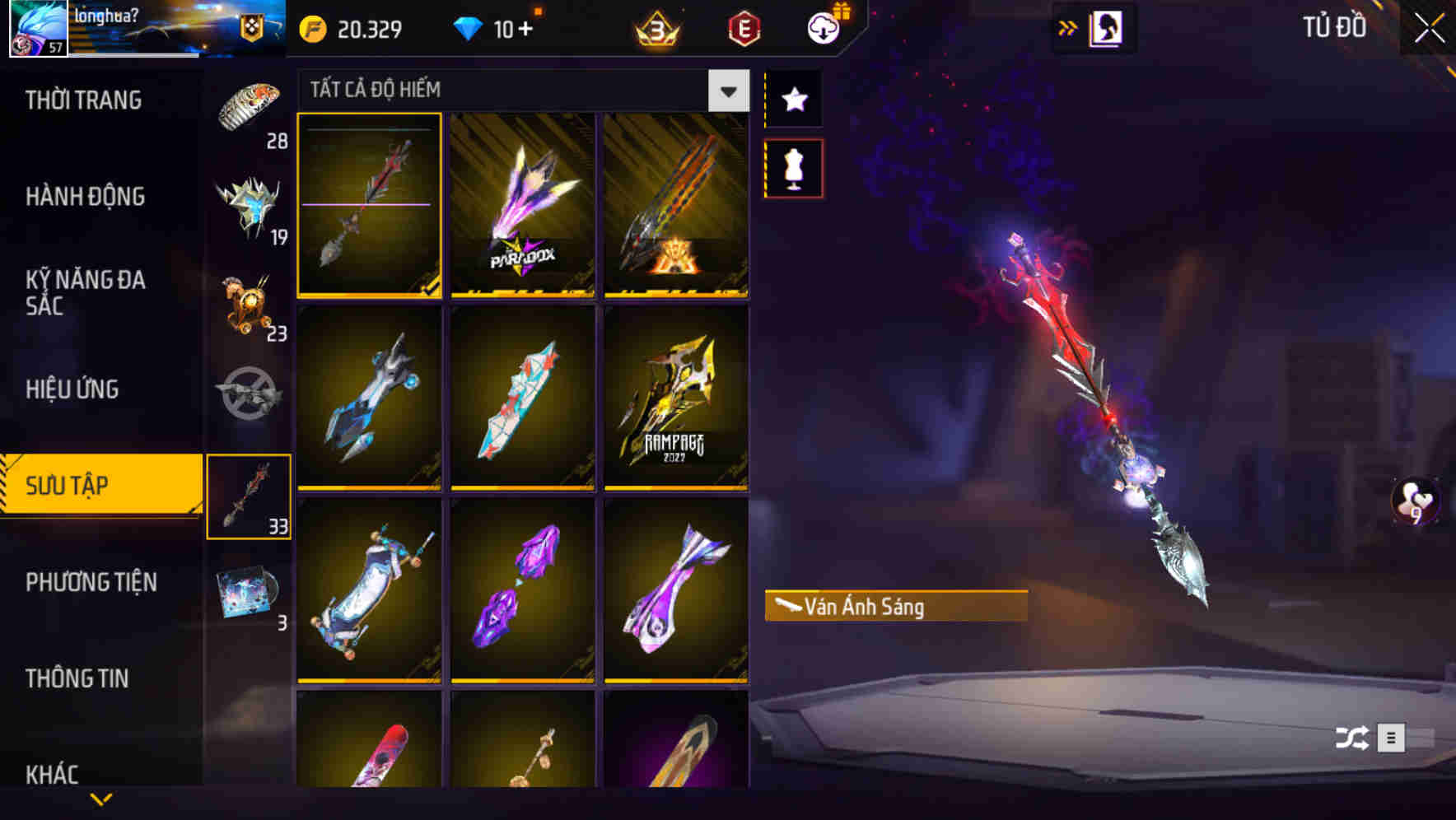Open the PHƯƠNG TIỆN section
Screen dimensions: 1456x820
point(91,582)
